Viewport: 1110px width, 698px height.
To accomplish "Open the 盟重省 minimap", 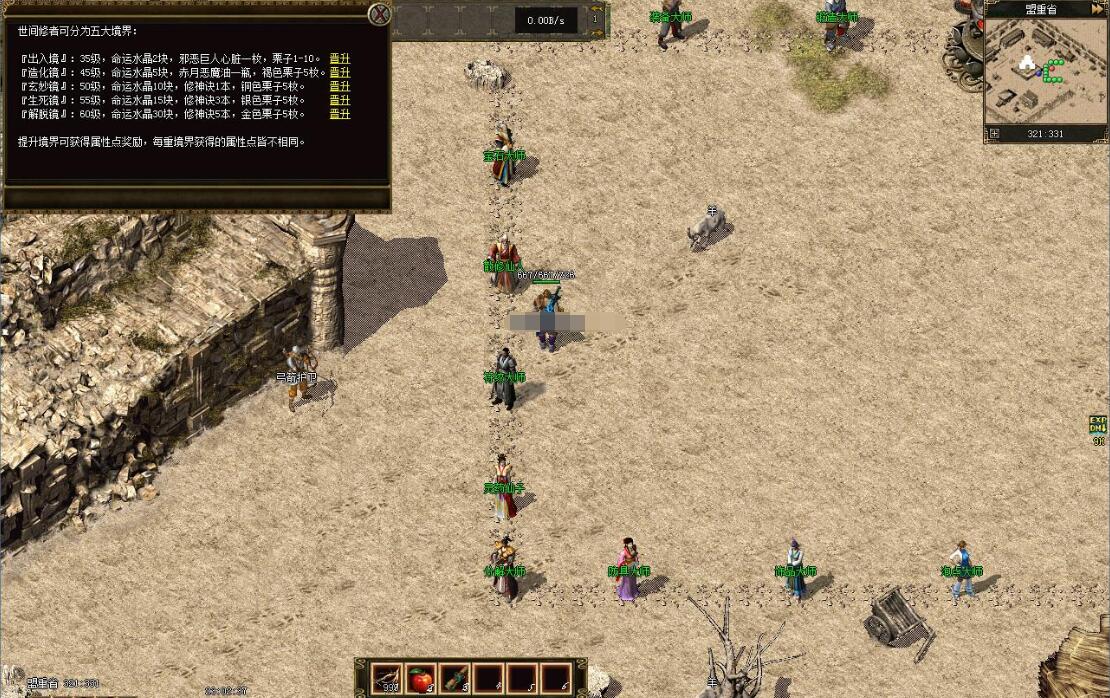I will [x=1045, y=70].
